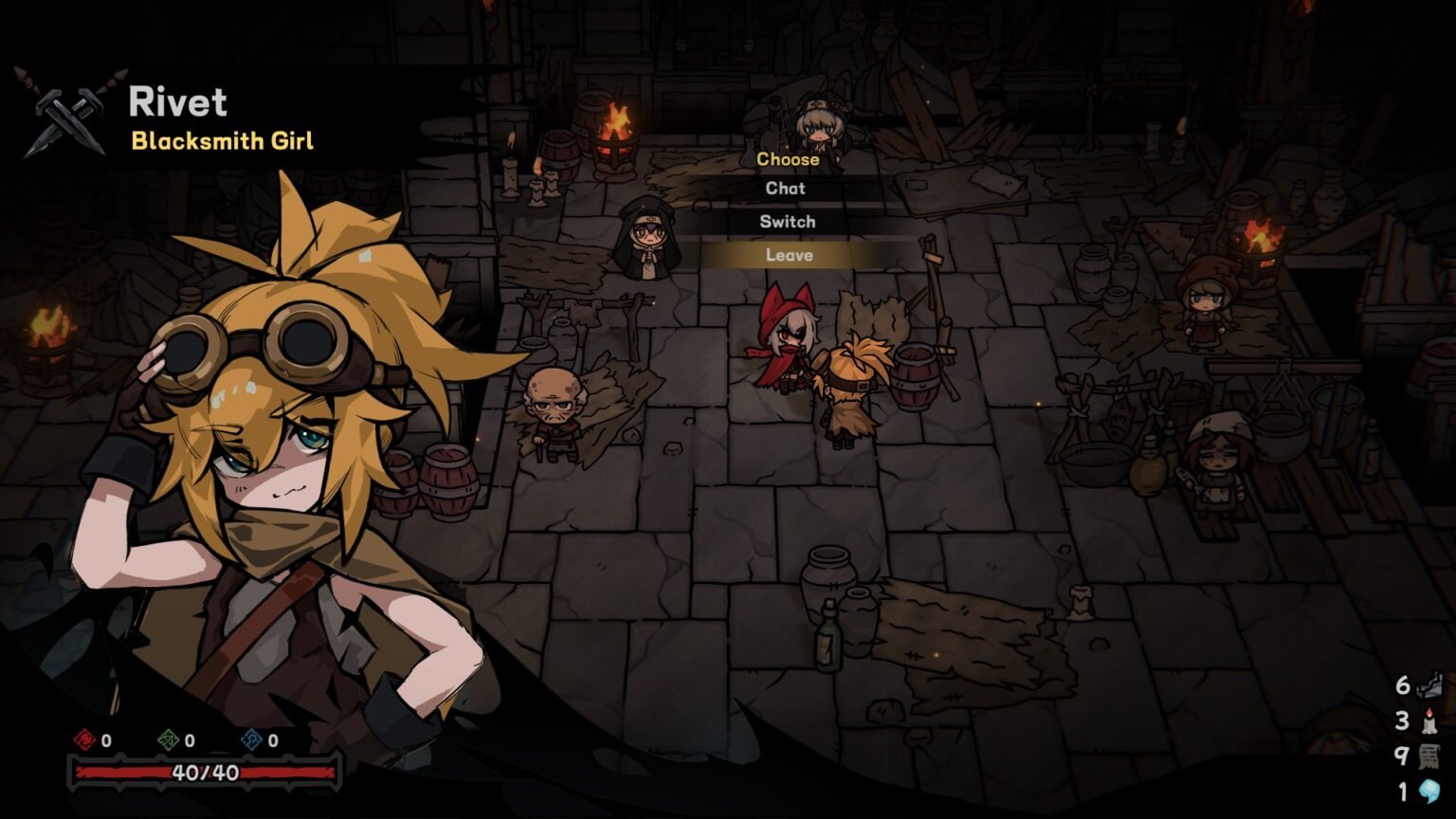Click the scroll resource icon showing 9
Image resolution: width=1456 pixels, height=819 pixels.
click(x=1427, y=754)
